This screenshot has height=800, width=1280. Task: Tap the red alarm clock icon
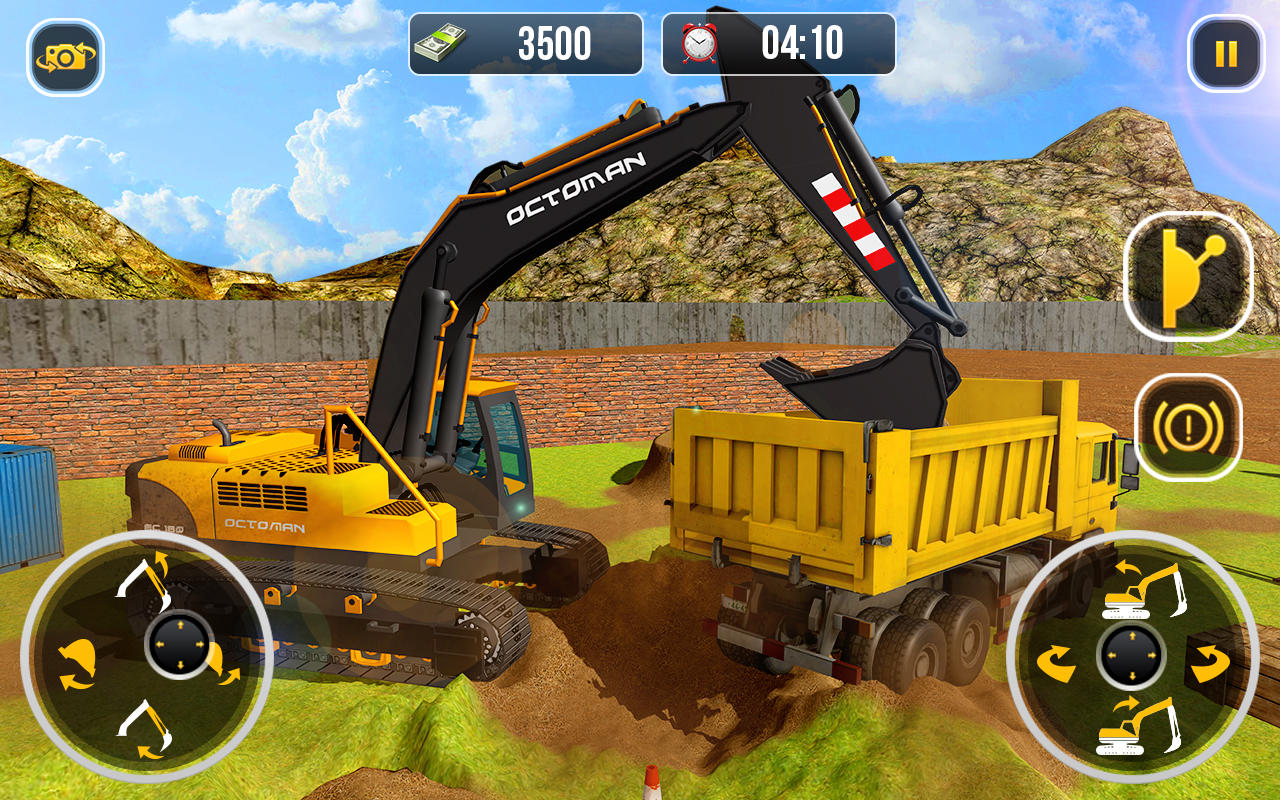(x=697, y=42)
